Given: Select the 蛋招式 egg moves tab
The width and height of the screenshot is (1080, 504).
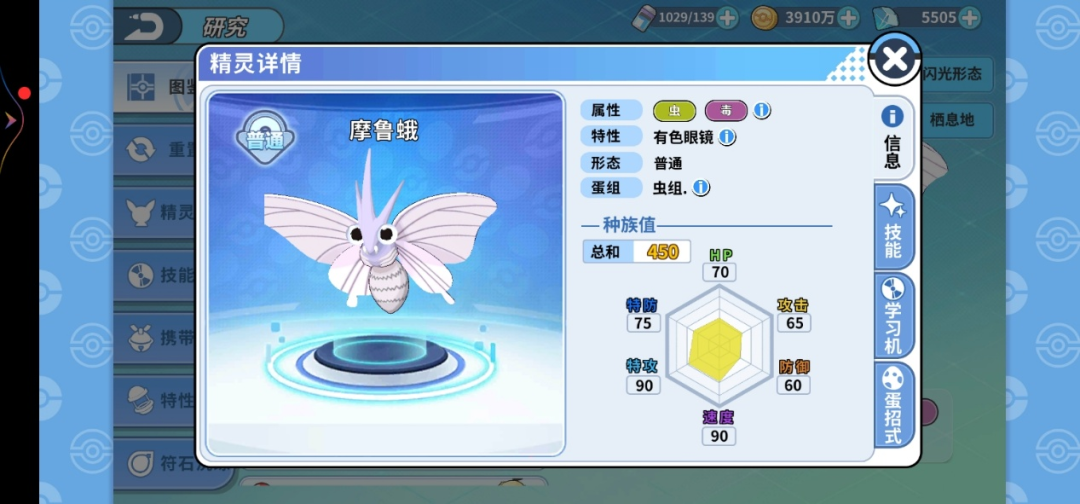Looking at the screenshot, I should [892, 405].
